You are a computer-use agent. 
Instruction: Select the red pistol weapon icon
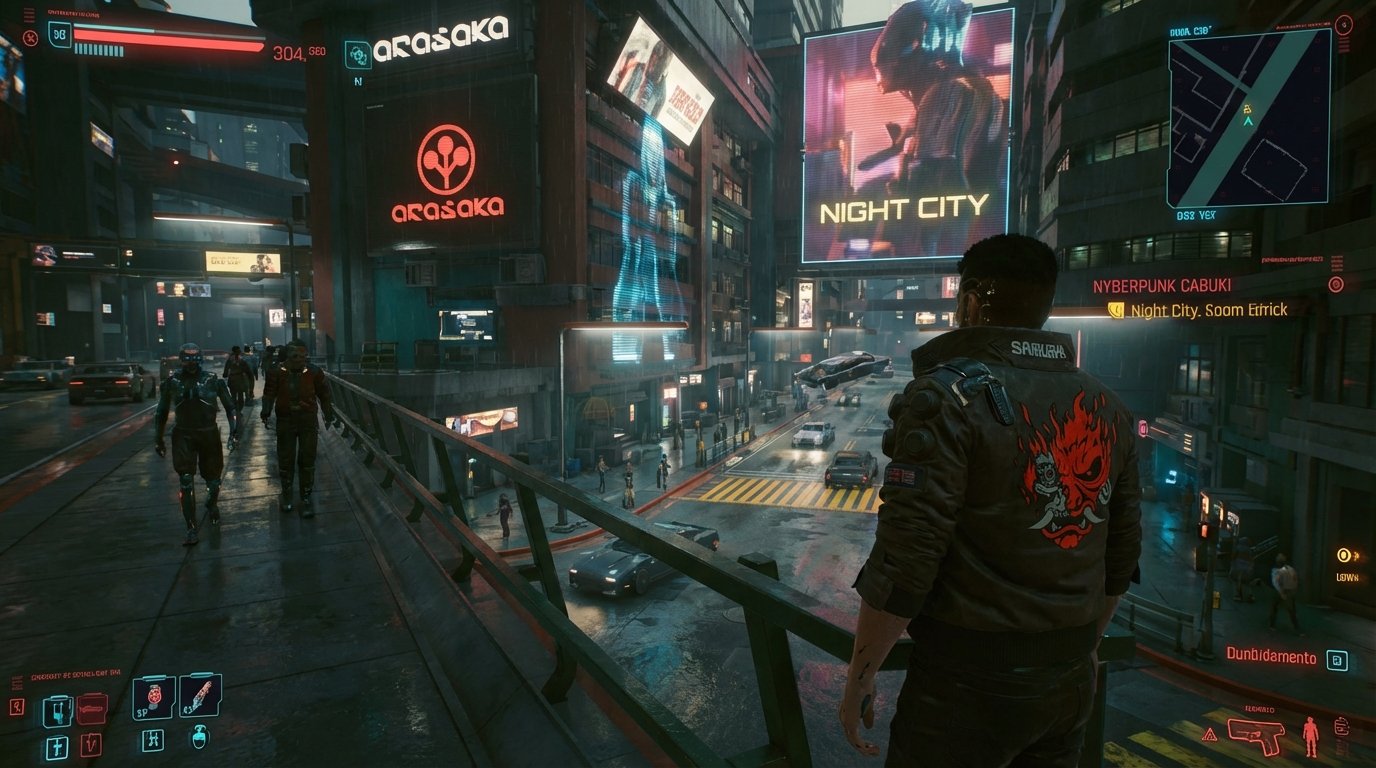tap(1255, 736)
